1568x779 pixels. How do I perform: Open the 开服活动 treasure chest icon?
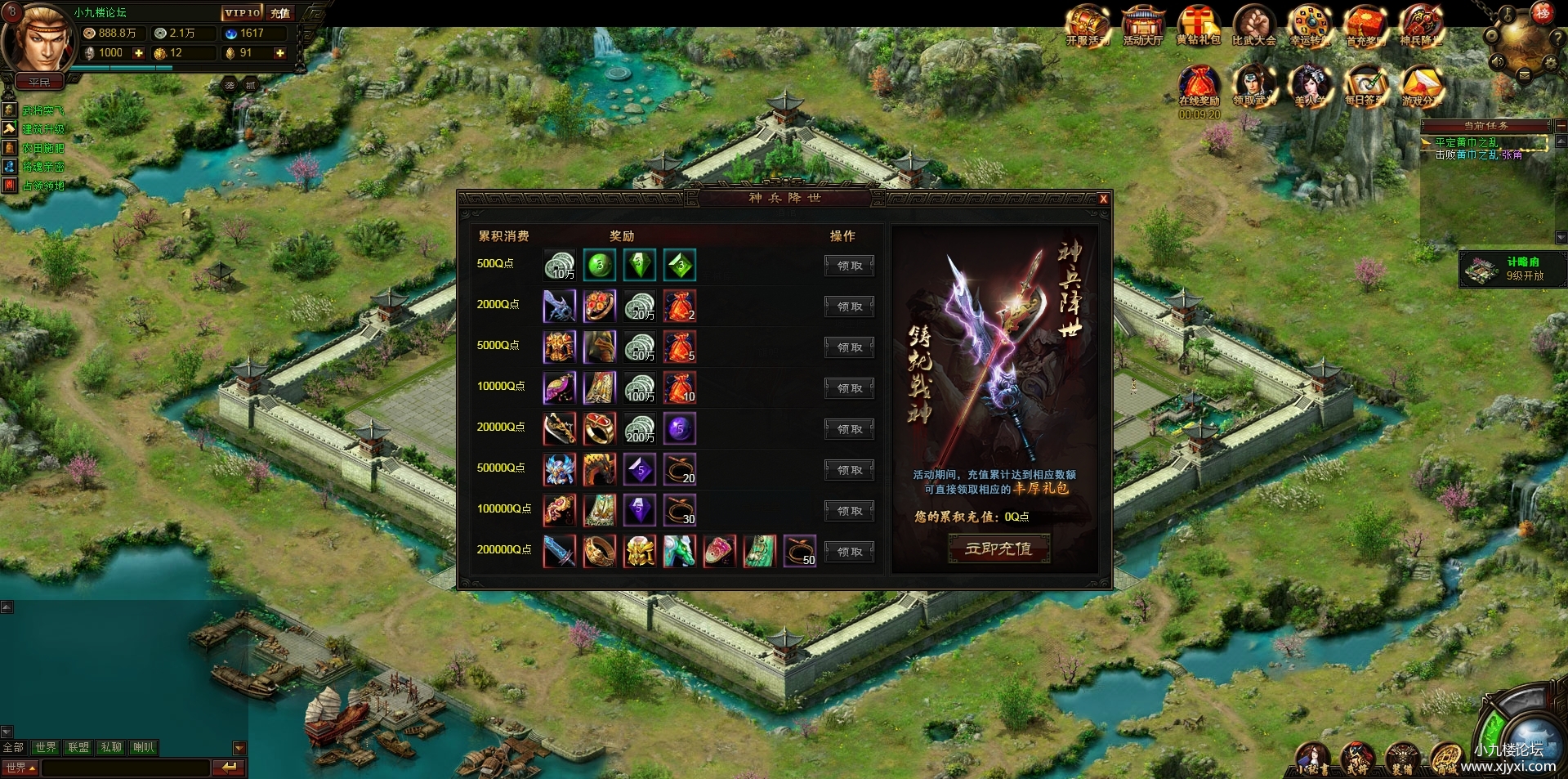[x=1088, y=26]
